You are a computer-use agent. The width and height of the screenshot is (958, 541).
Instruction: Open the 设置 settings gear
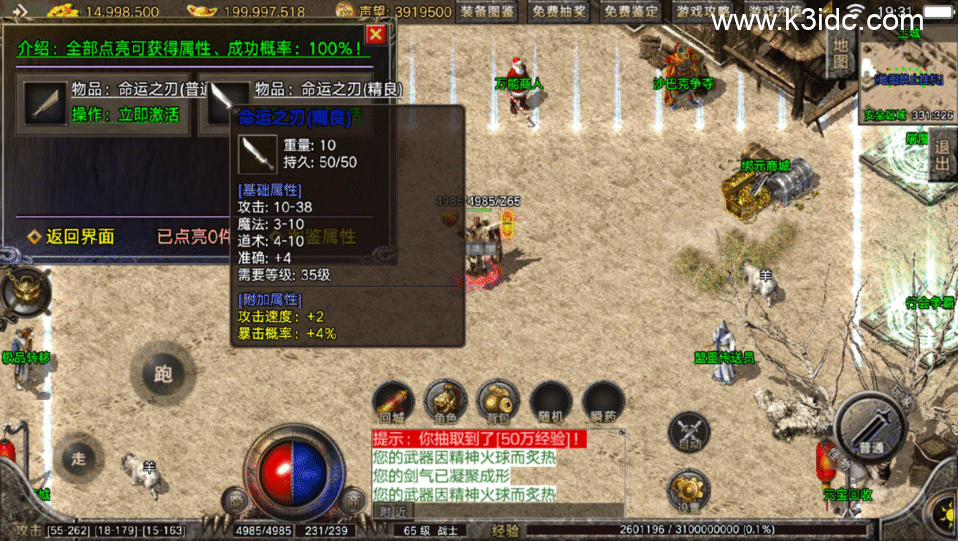click(x=690, y=491)
